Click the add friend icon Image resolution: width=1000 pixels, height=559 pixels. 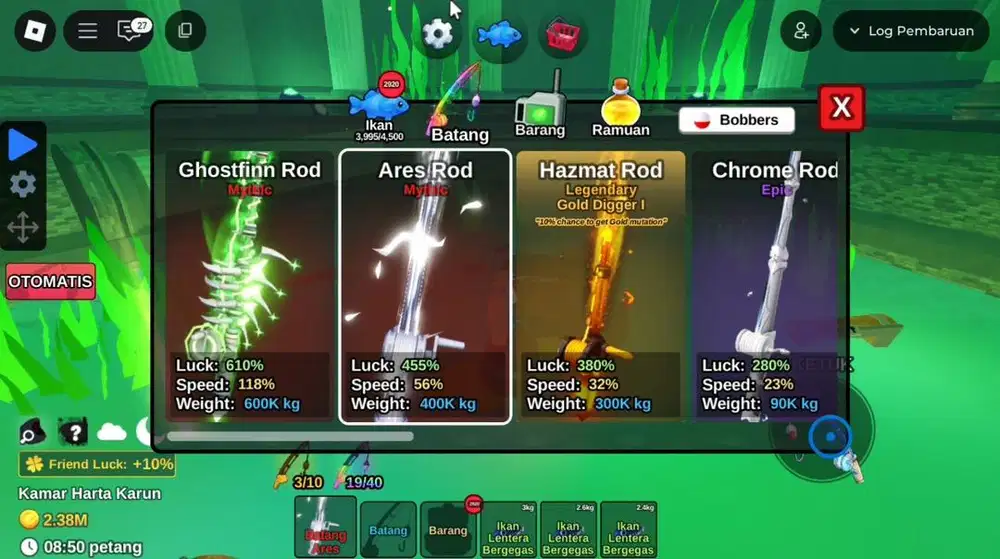[801, 31]
